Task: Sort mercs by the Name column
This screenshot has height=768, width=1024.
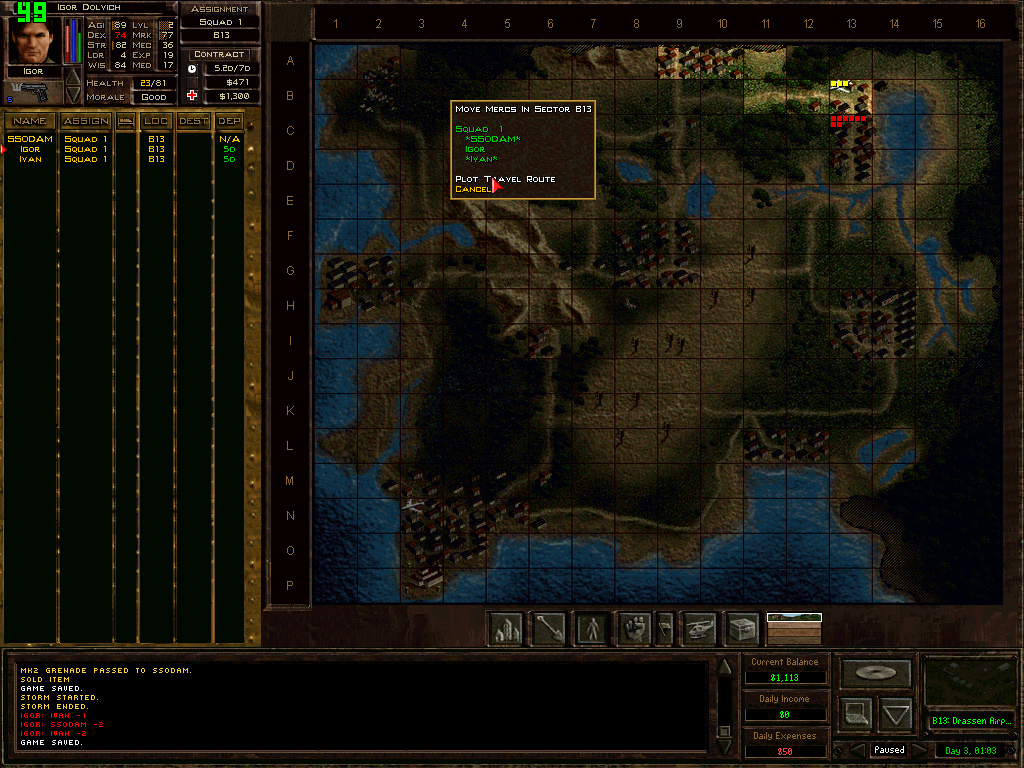Action: (29, 121)
